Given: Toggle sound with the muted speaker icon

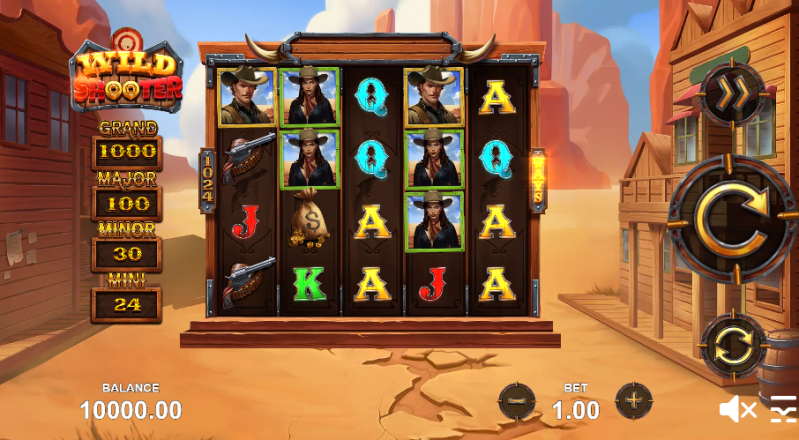Looking at the screenshot, I should pyautogui.click(x=737, y=408).
